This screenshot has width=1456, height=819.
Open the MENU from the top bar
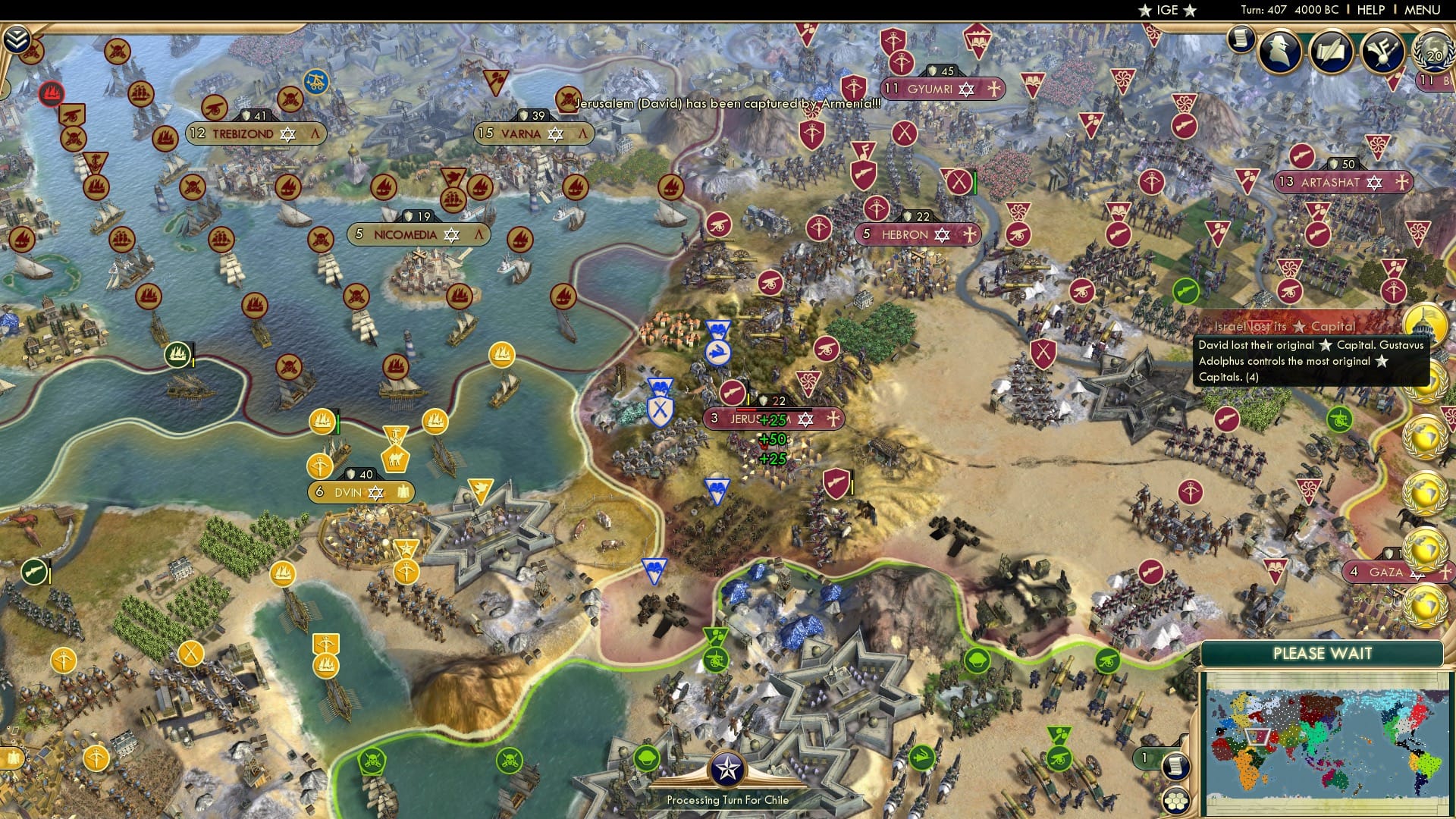(1422, 10)
